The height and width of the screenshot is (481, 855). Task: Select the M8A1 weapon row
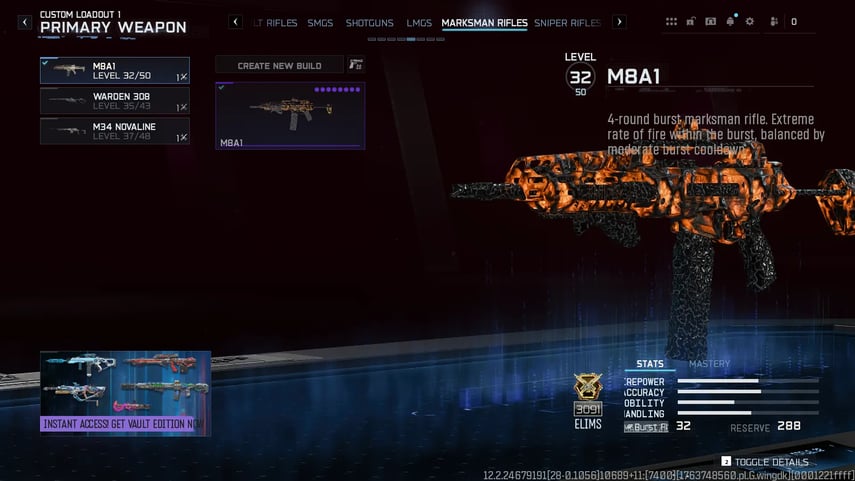pos(114,70)
